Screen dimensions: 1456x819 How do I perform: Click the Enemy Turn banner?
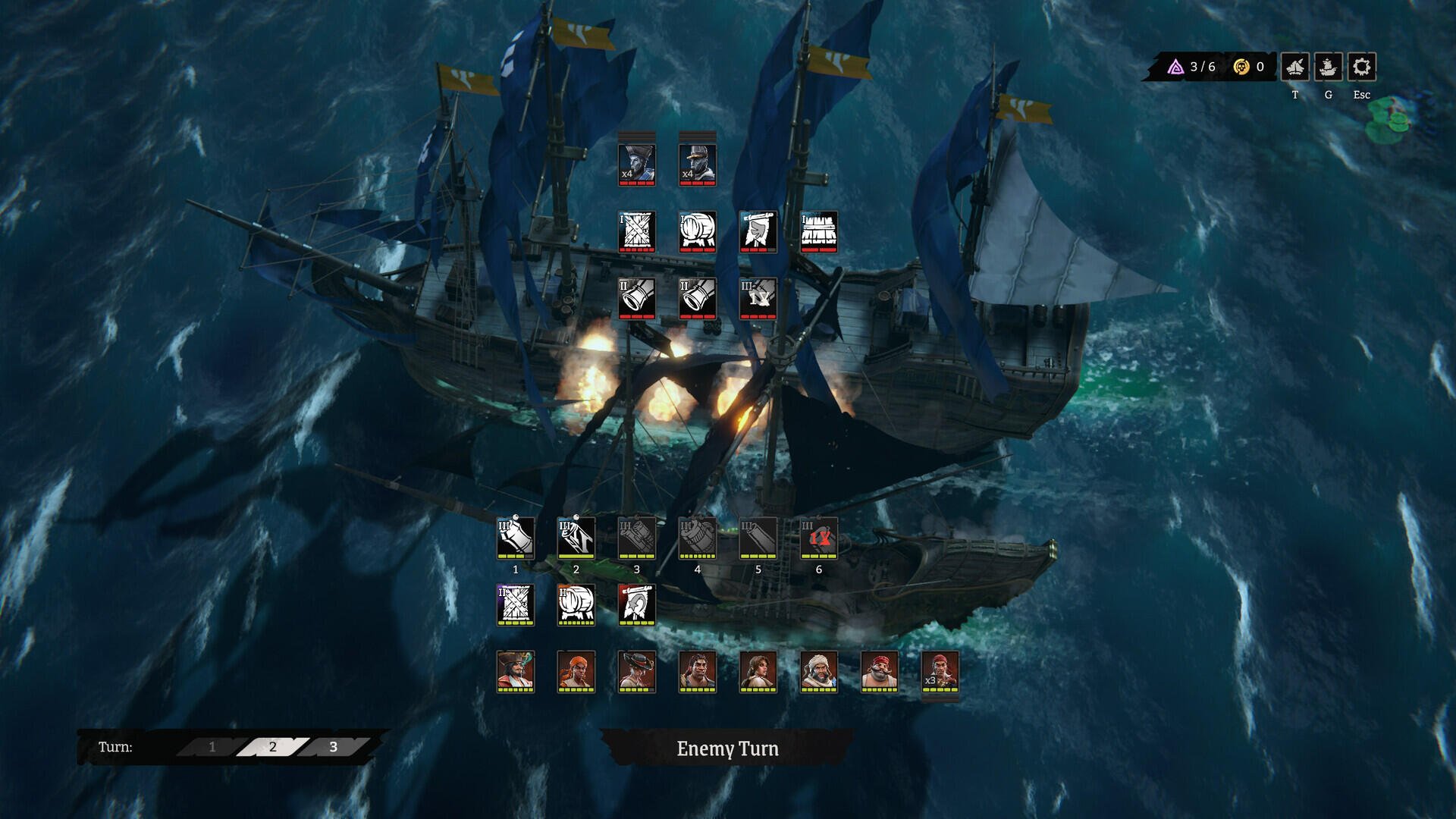(726, 750)
